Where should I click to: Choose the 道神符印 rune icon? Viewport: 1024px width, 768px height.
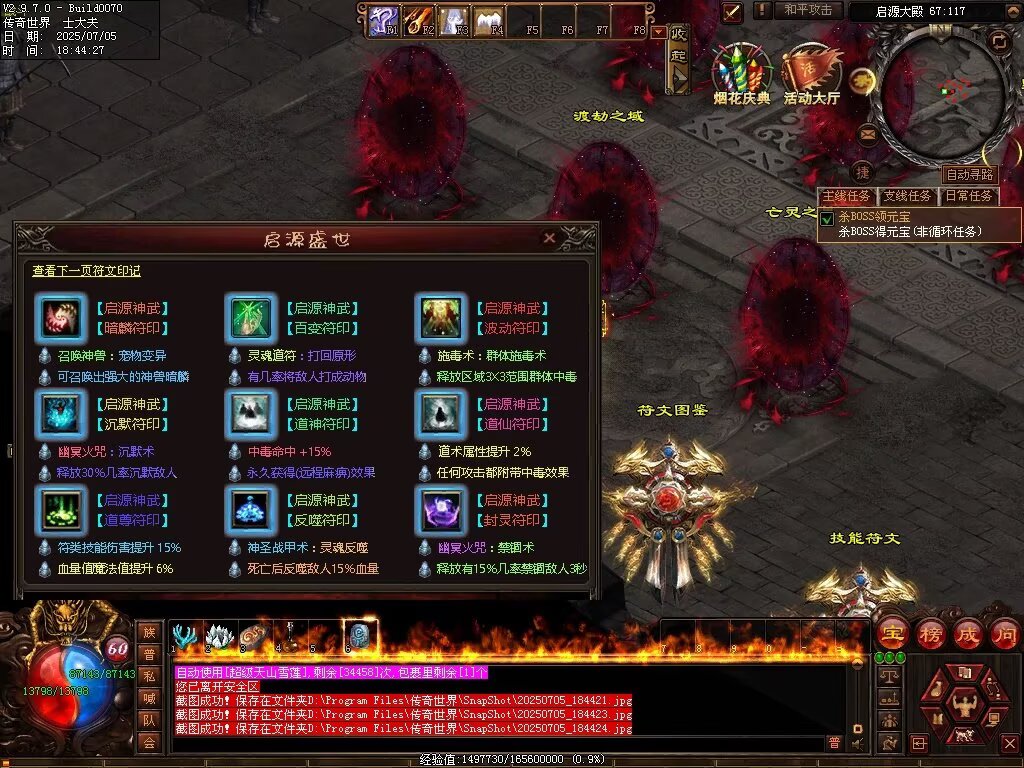tap(252, 413)
